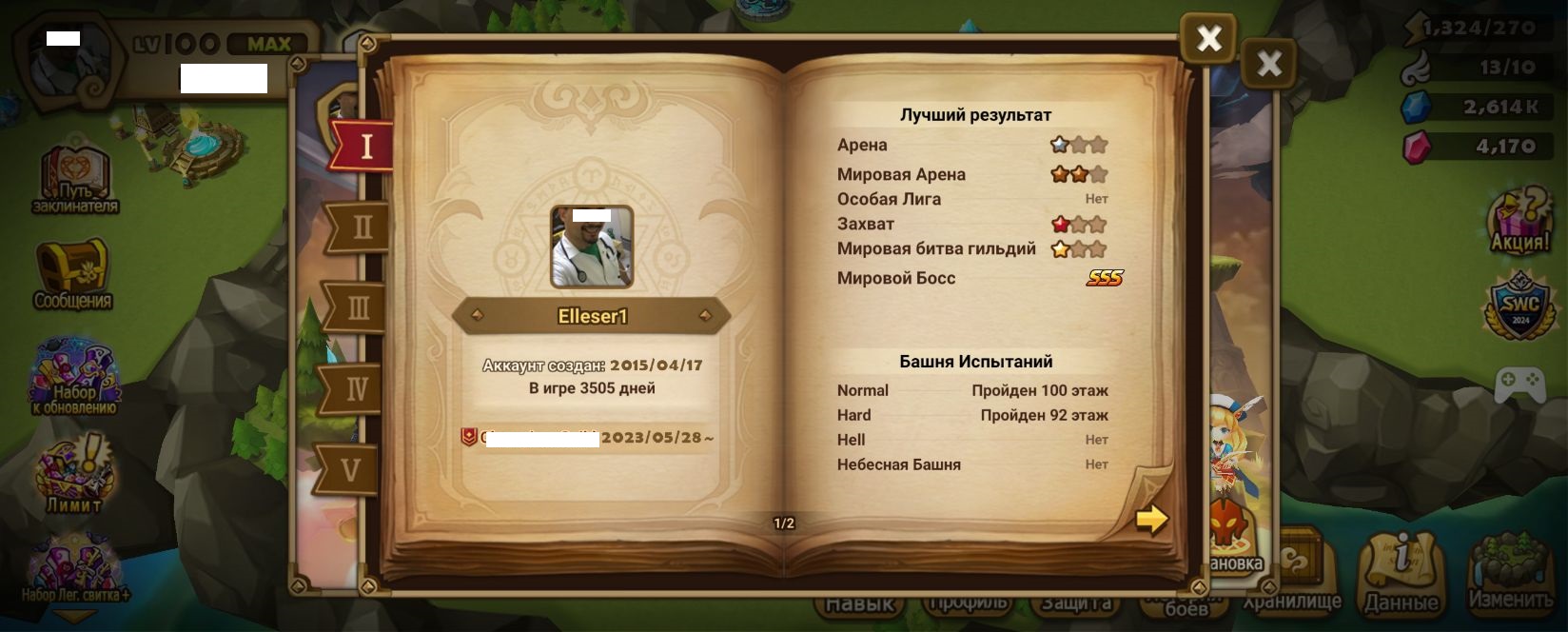Image resolution: width=1568 pixels, height=632 pixels.
Task: Select bookmark tab IV
Action: 356,388
